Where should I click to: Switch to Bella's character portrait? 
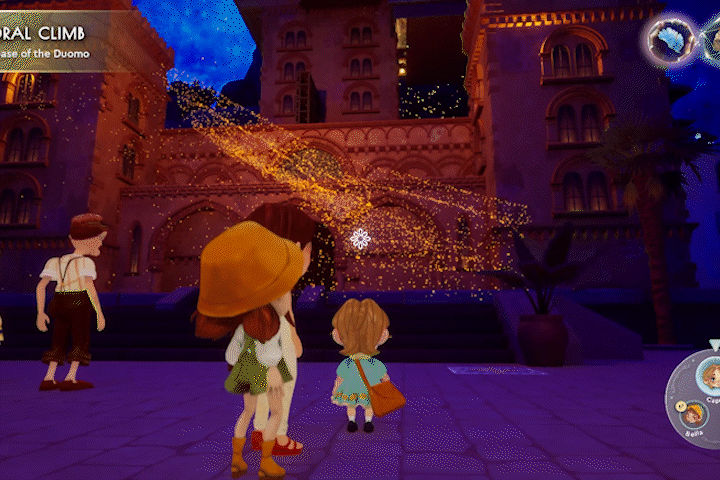point(690,413)
